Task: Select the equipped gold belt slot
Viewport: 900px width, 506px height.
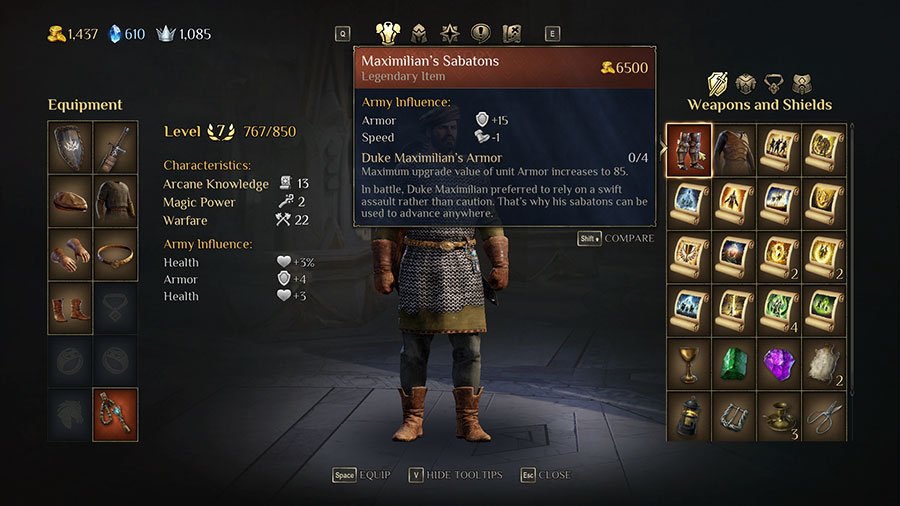Action: tap(115, 254)
